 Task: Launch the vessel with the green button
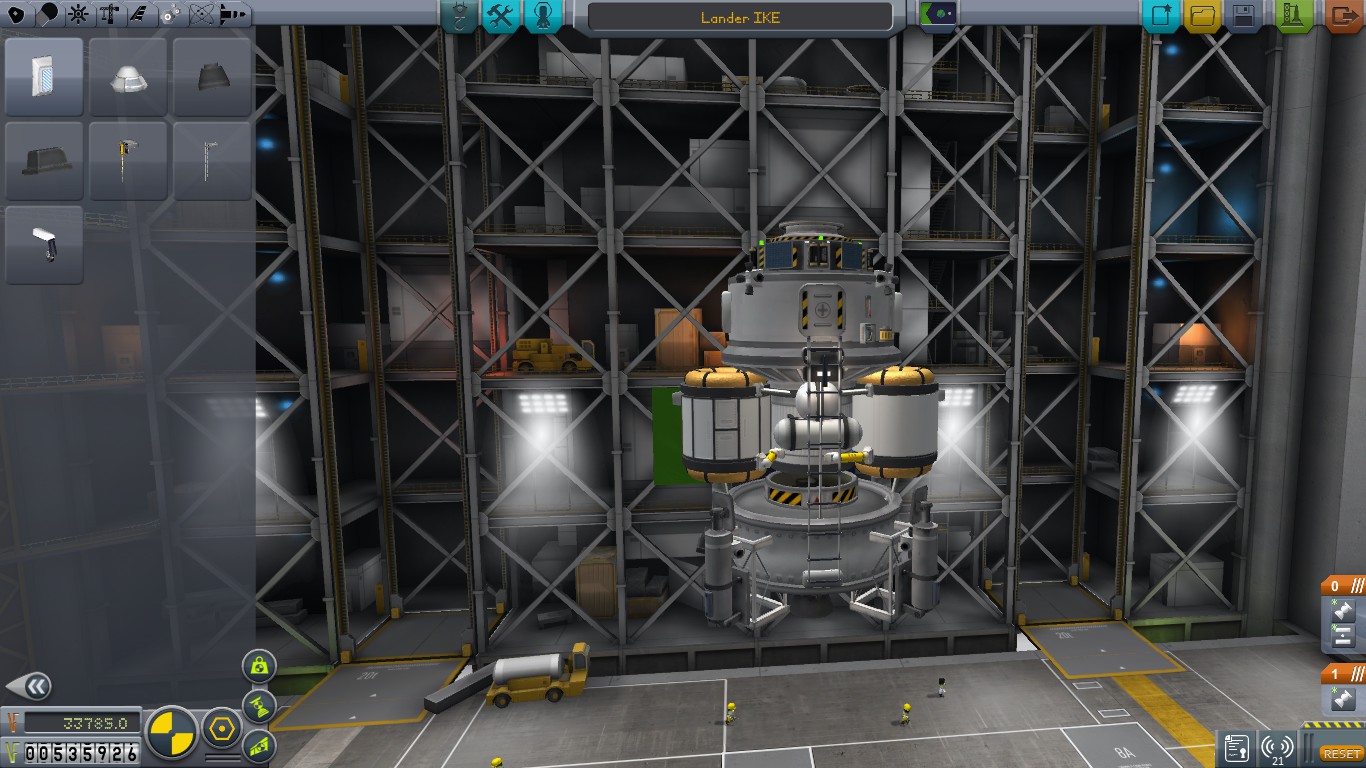click(1295, 15)
